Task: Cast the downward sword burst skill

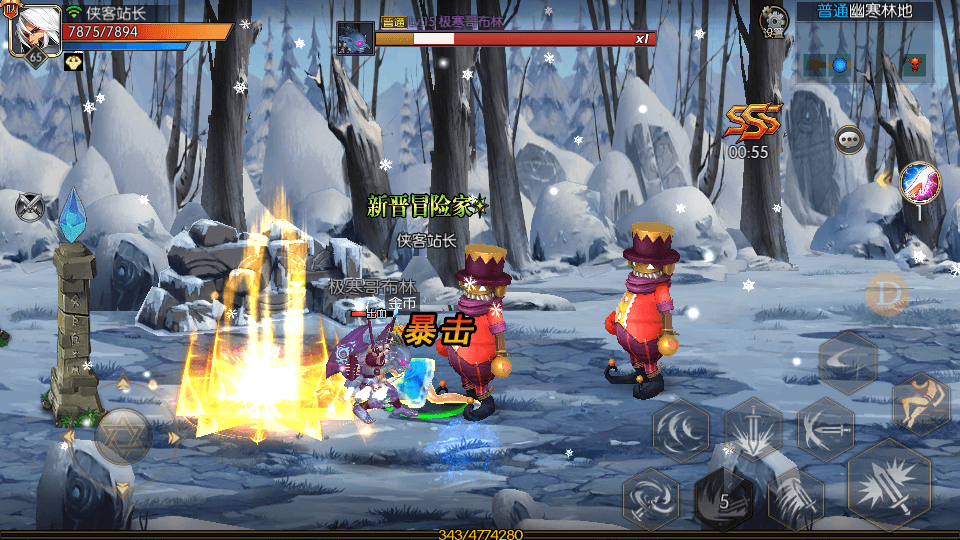Action: point(754,430)
